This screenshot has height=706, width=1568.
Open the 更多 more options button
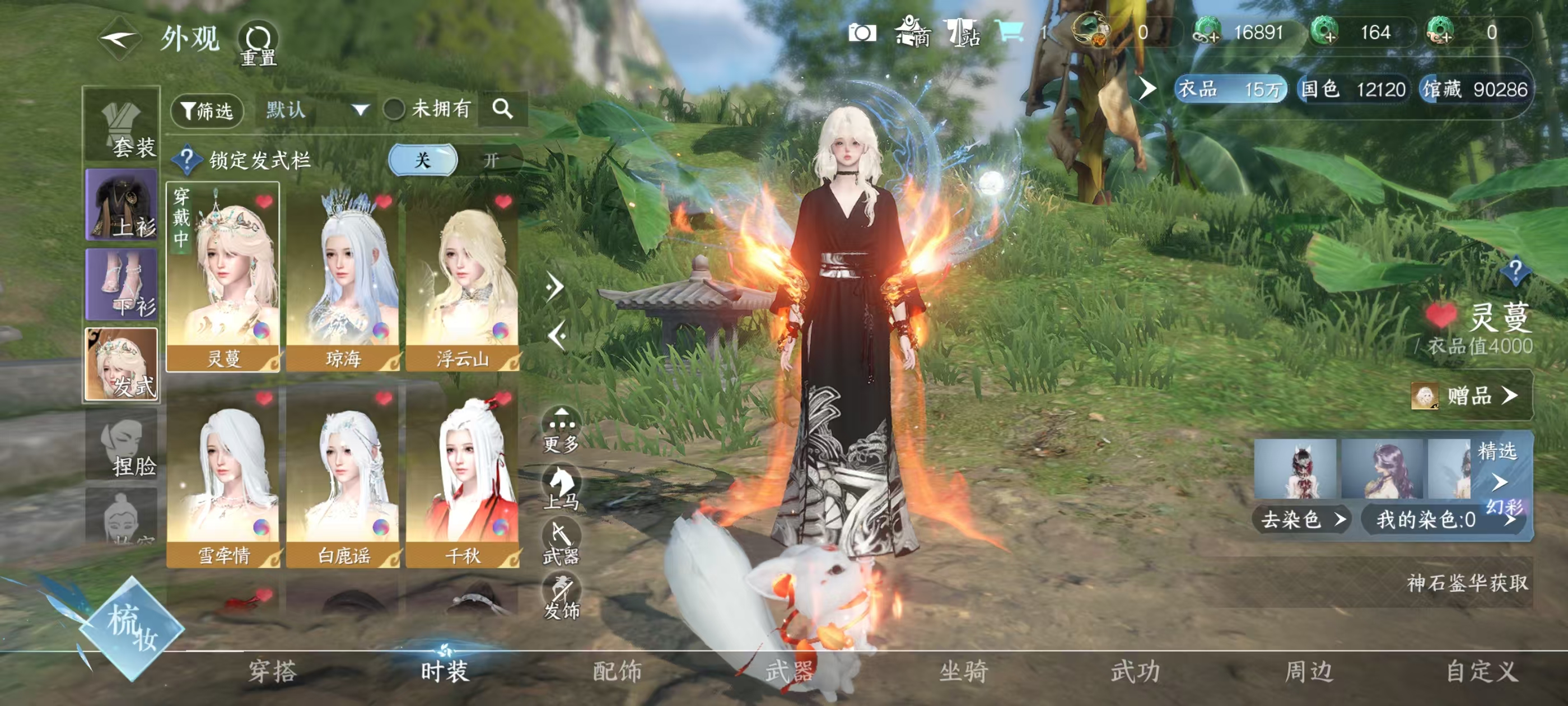click(x=561, y=430)
